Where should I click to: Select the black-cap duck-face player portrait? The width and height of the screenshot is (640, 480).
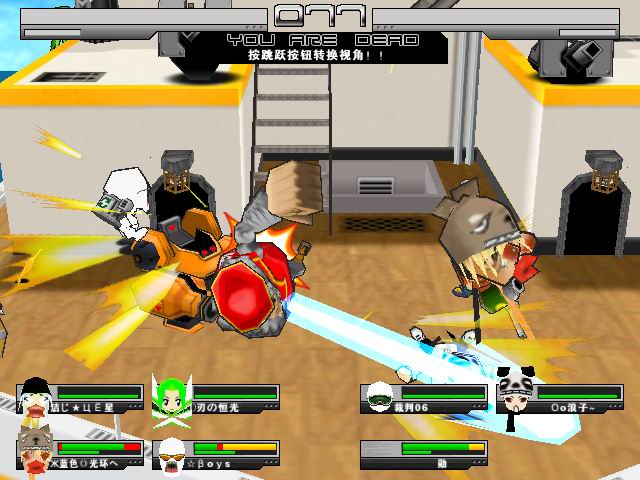point(35,398)
